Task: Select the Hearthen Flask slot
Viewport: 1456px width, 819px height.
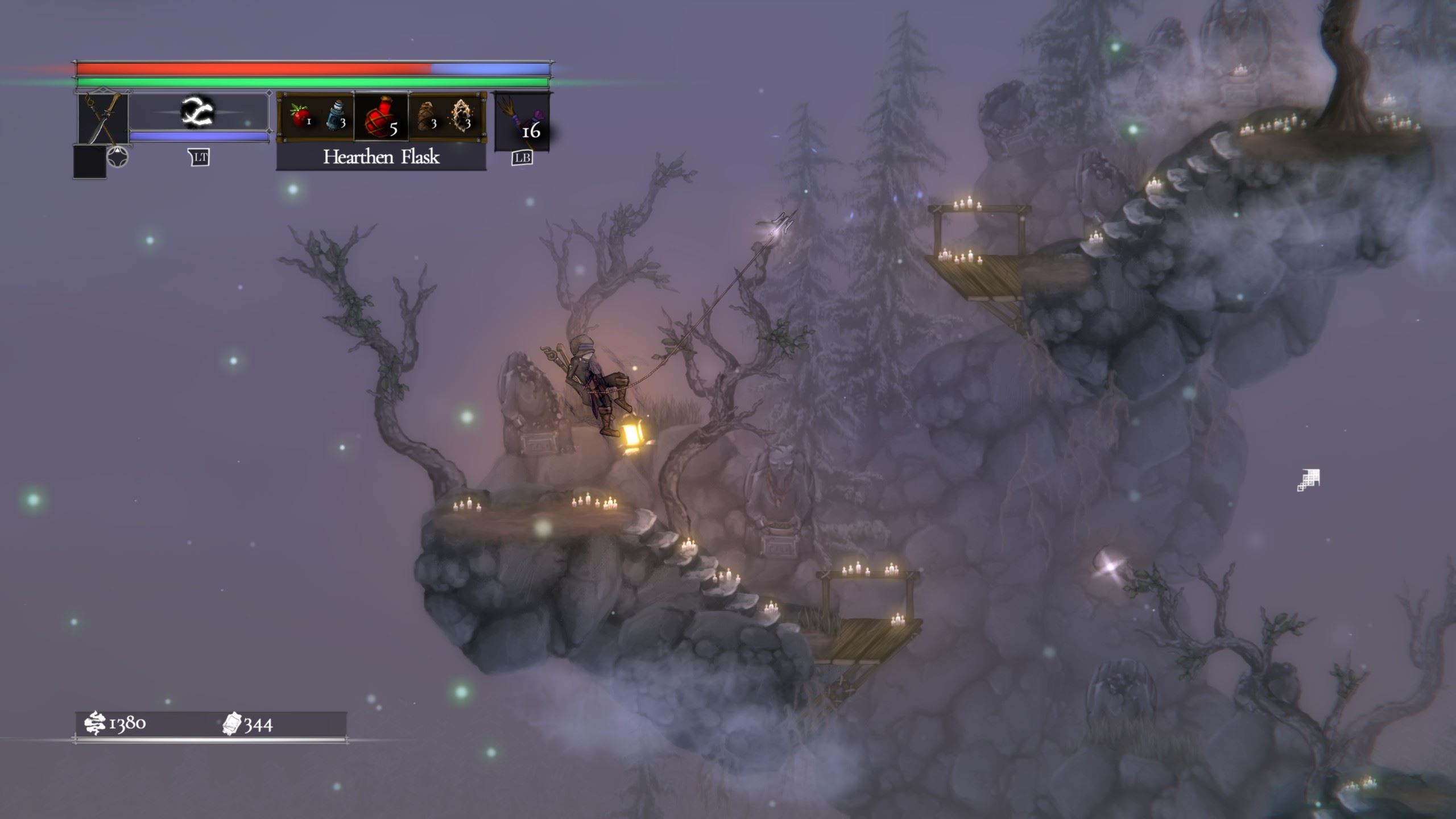Action: [x=381, y=116]
